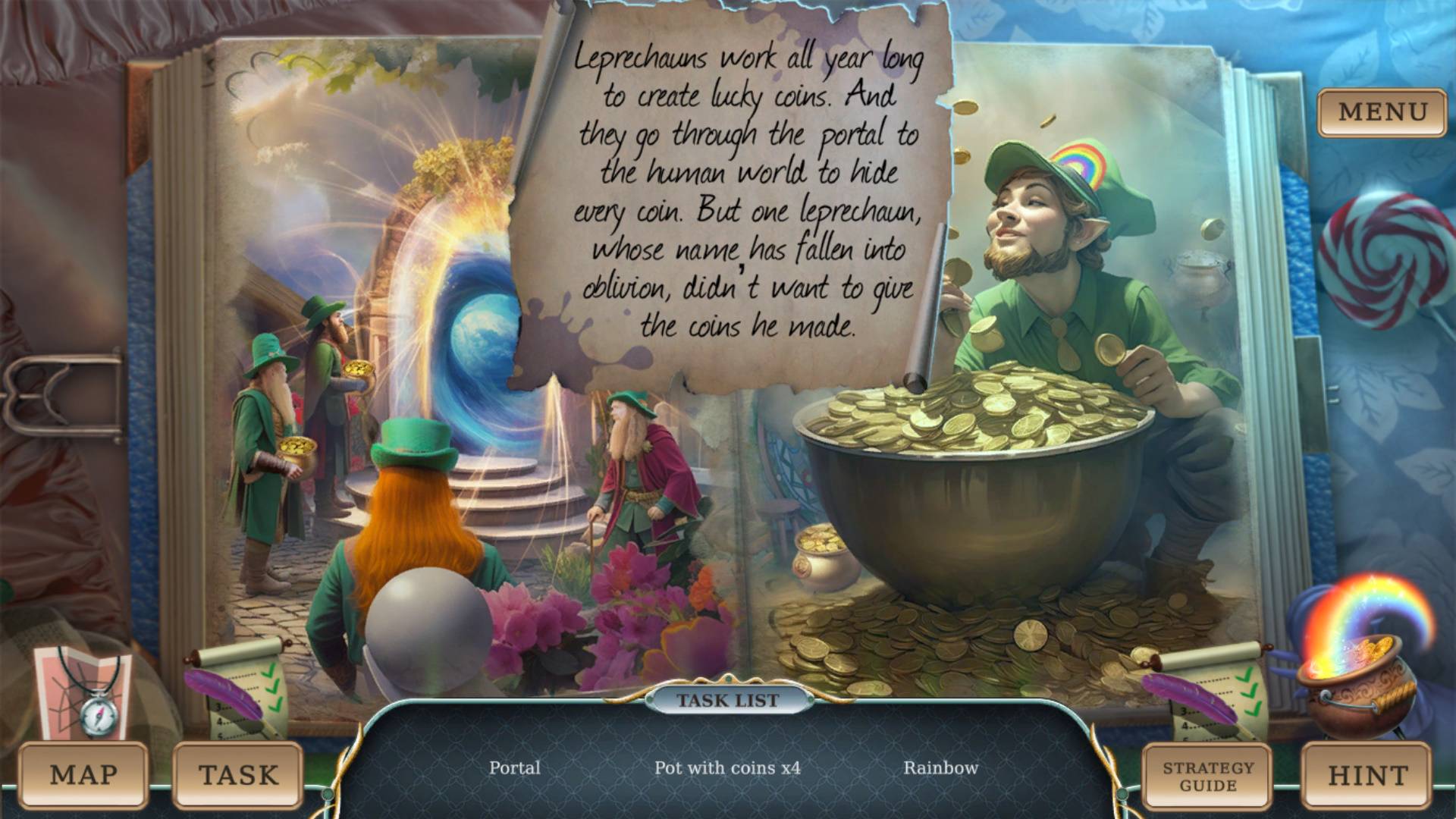This screenshot has width=1456, height=819.
Task: Use the HINT button
Action: [x=1367, y=775]
